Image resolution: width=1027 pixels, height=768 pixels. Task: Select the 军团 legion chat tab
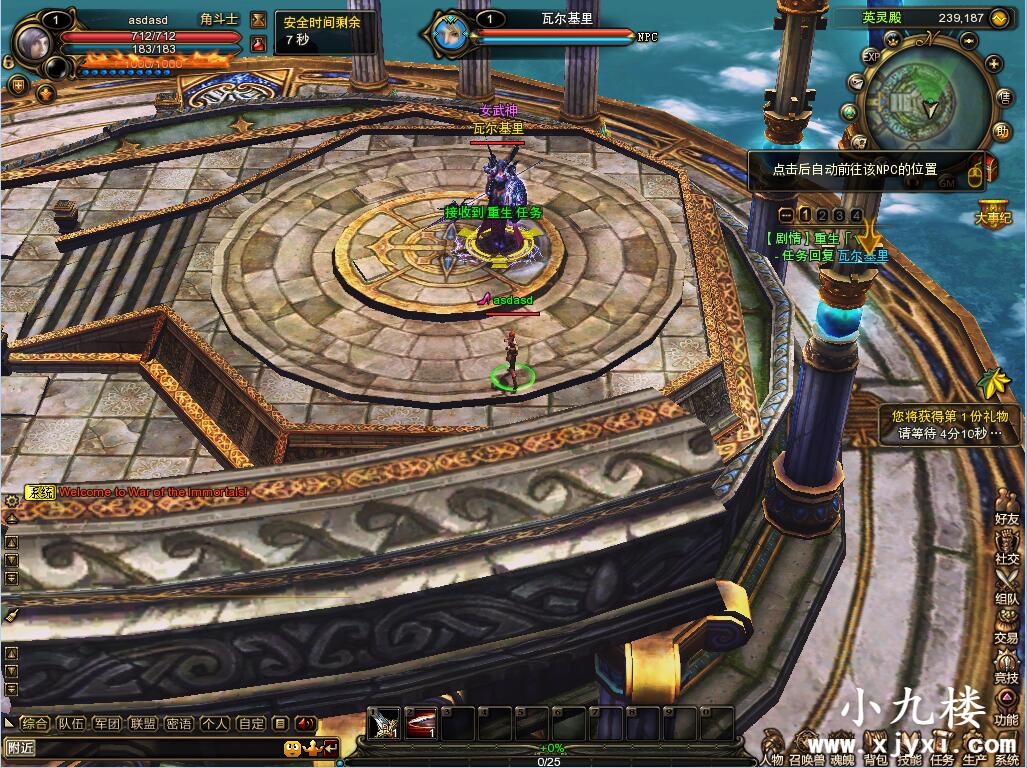tap(107, 723)
